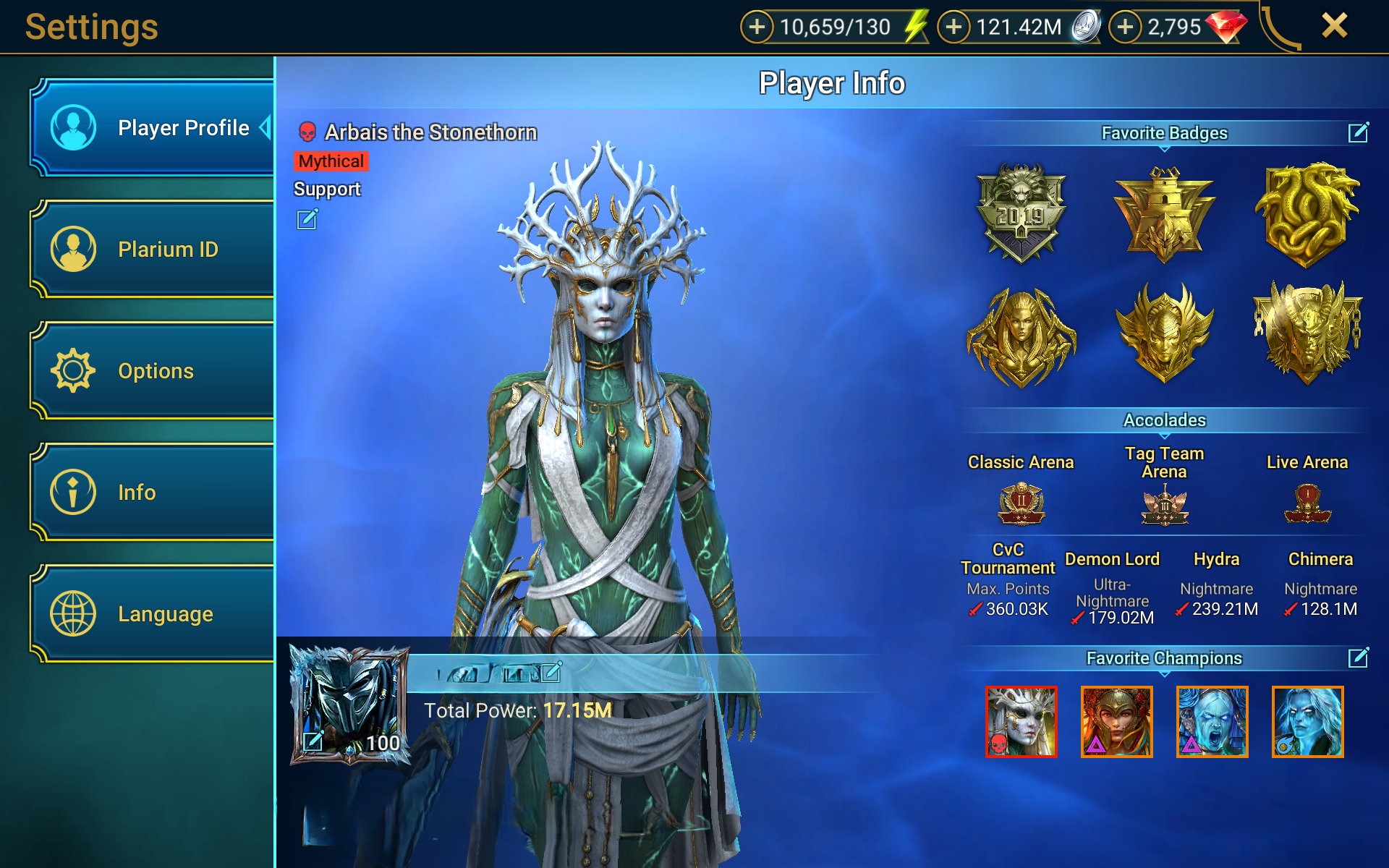The image size is (1389, 868).
Task: Edit the Favorite Champions list
Action: pos(1358,658)
